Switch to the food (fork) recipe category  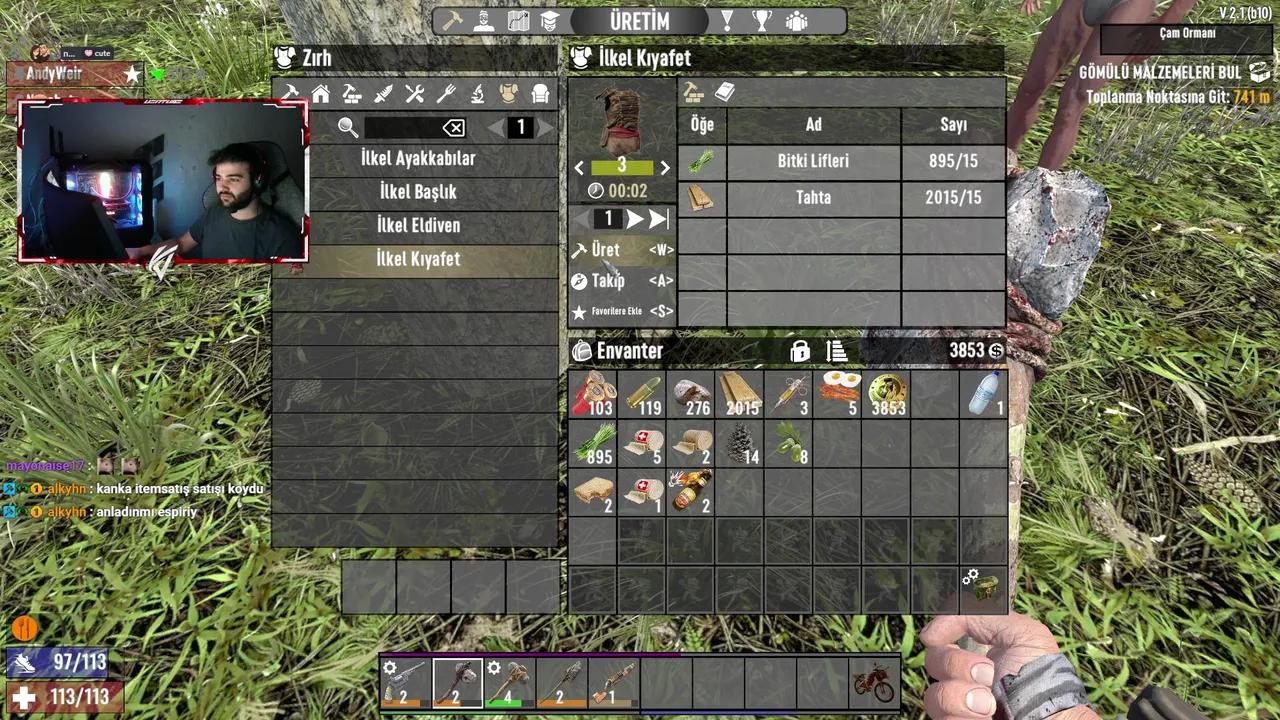click(446, 94)
